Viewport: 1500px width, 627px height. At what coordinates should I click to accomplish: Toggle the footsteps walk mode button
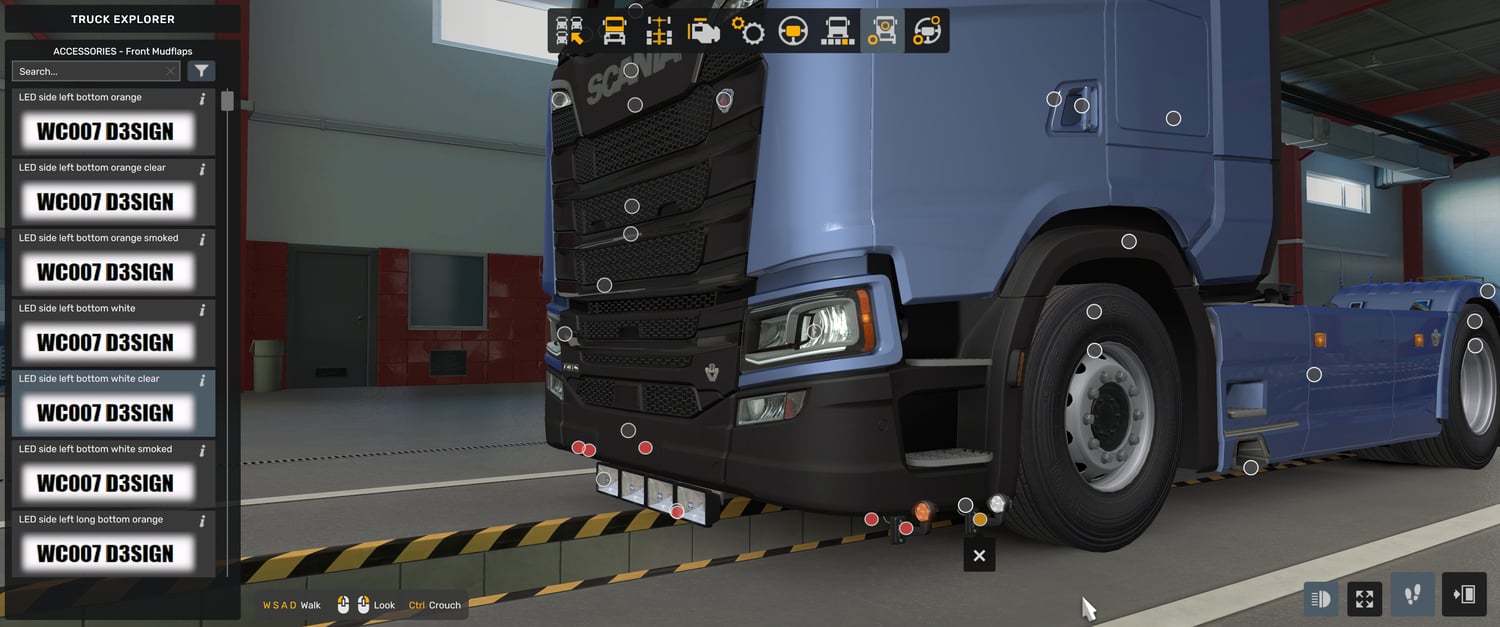[1412, 596]
